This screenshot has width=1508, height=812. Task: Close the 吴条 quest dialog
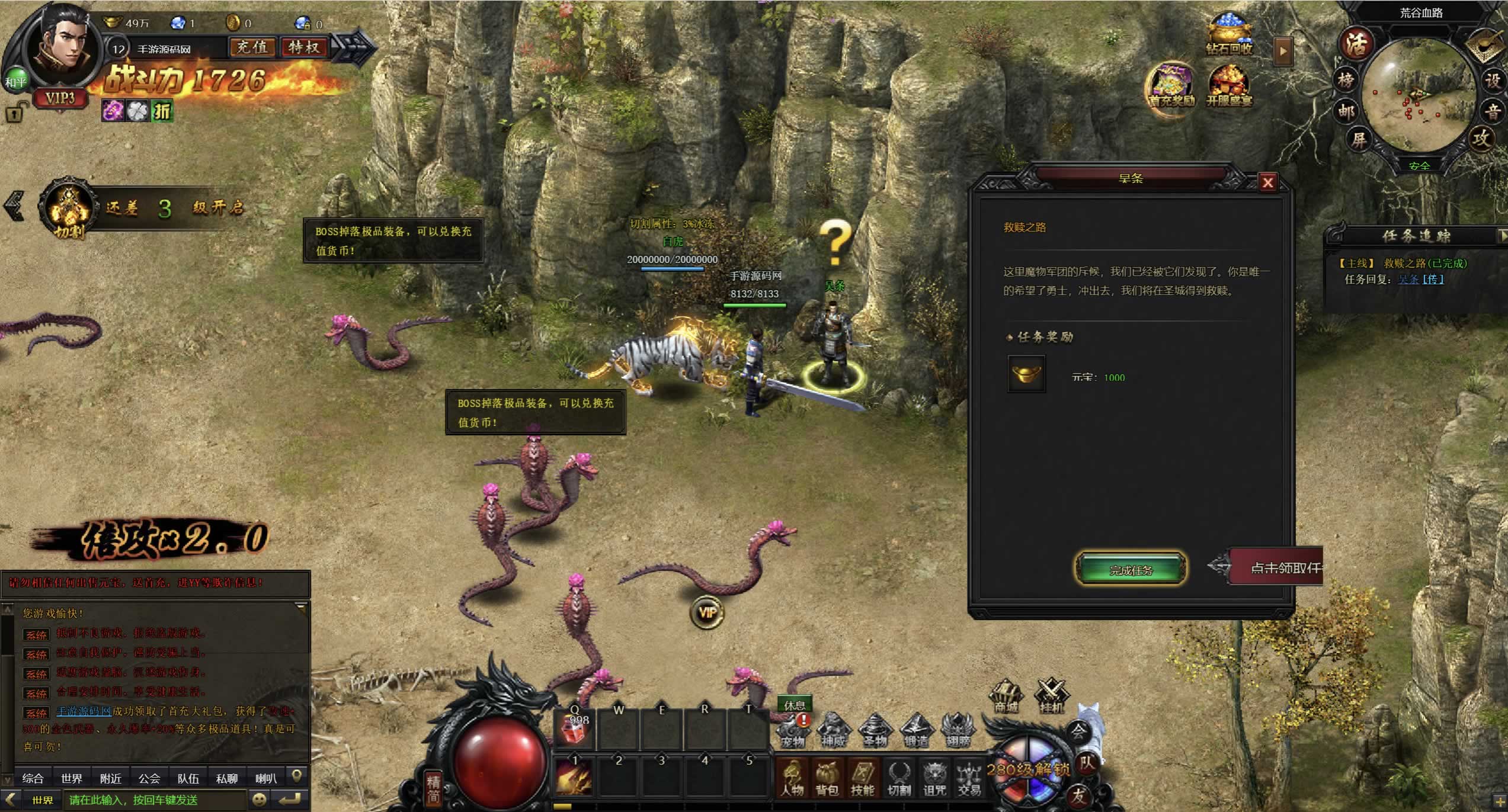[x=1267, y=182]
